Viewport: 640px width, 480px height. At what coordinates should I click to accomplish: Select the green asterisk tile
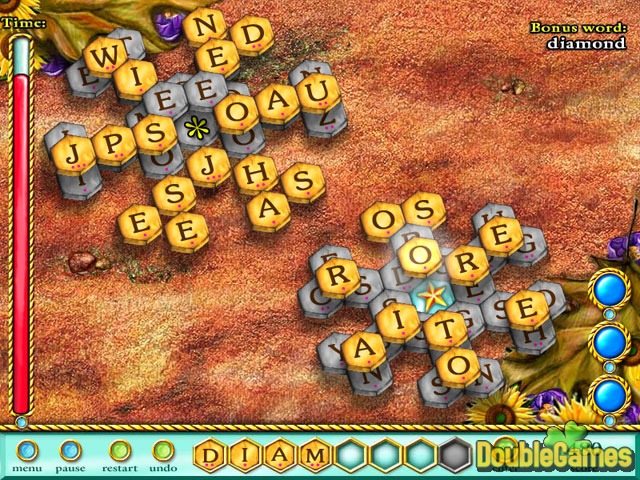pyautogui.click(x=194, y=128)
